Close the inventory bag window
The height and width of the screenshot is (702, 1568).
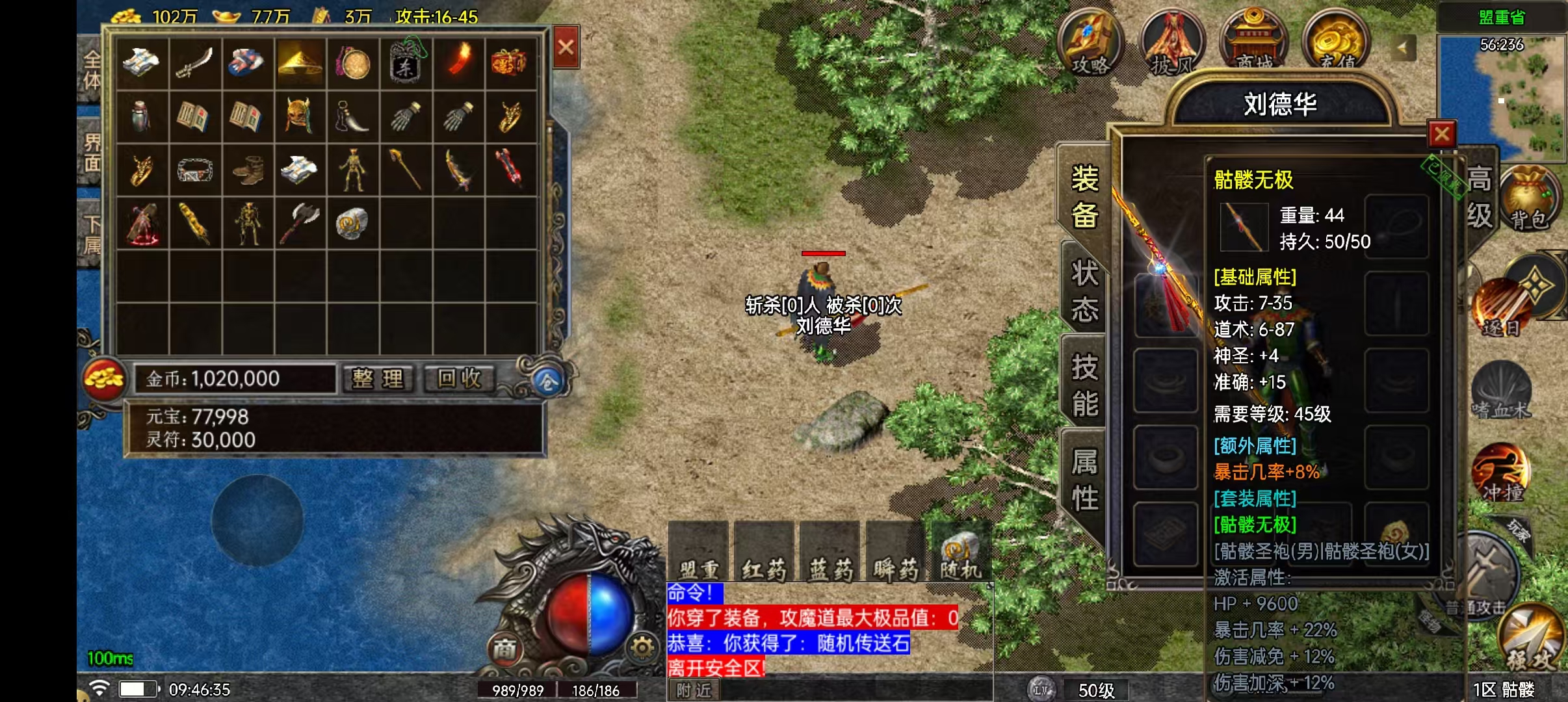(566, 47)
